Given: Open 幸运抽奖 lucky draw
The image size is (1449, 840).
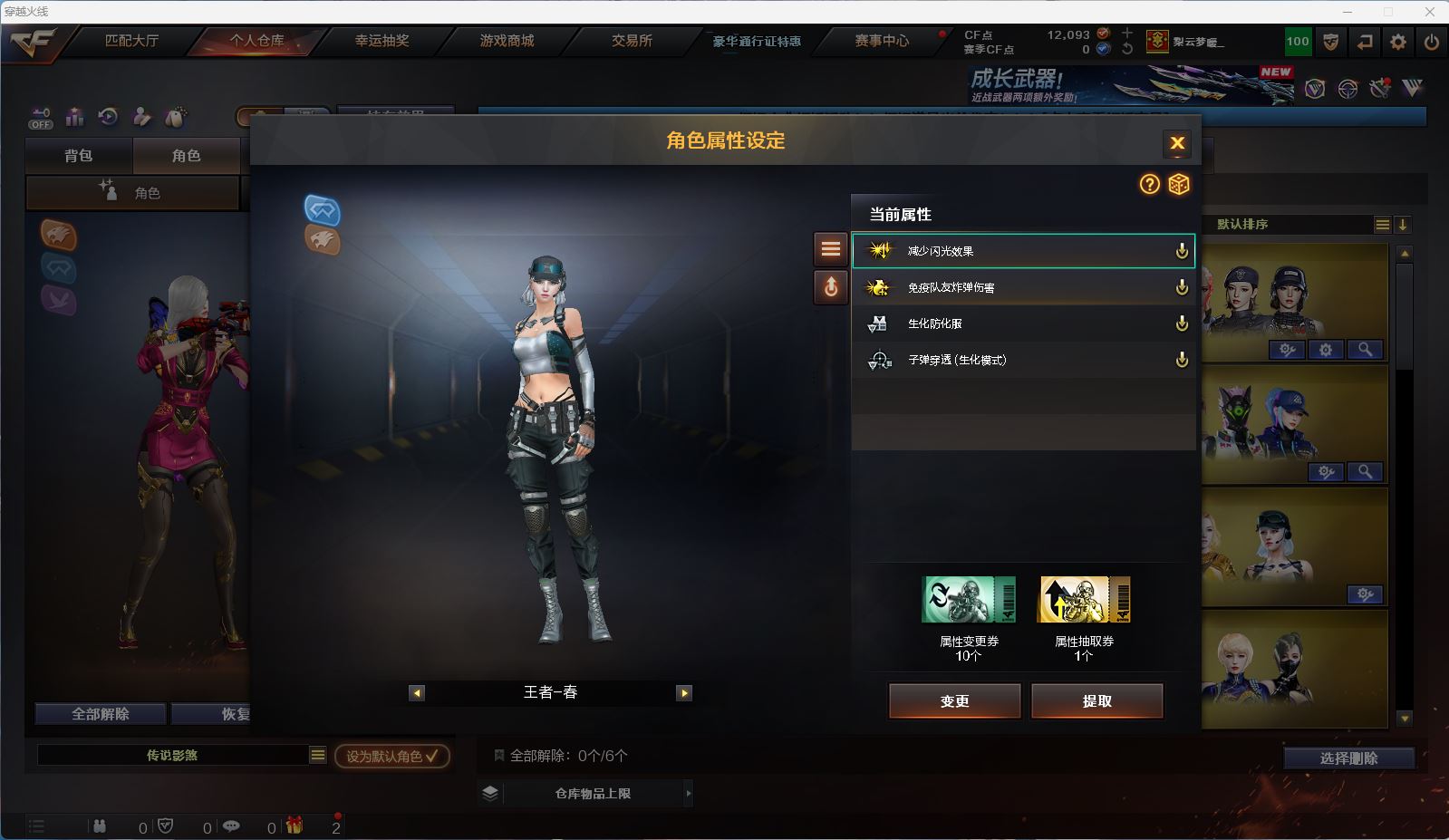Looking at the screenshot, I should tap(382, 41).
